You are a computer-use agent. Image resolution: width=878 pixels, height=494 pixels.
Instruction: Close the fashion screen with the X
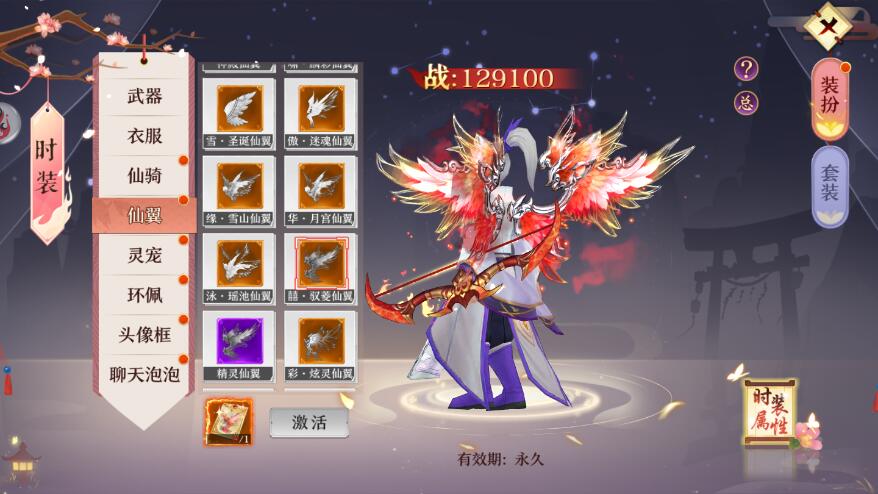click(x=828, y=26)
